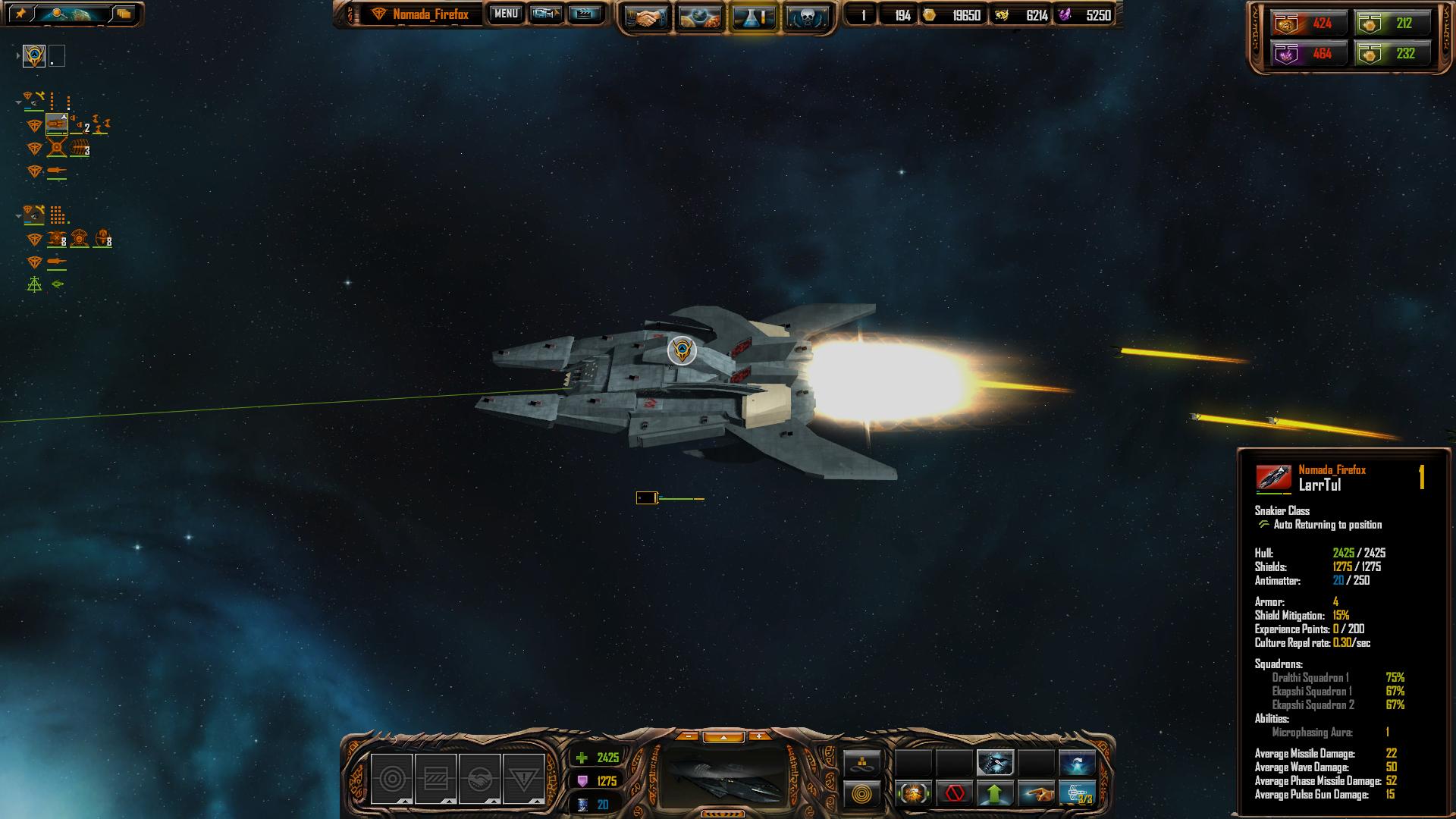Open the clapperboard film recording button
Screen dimensions: 1456x819
585,14
